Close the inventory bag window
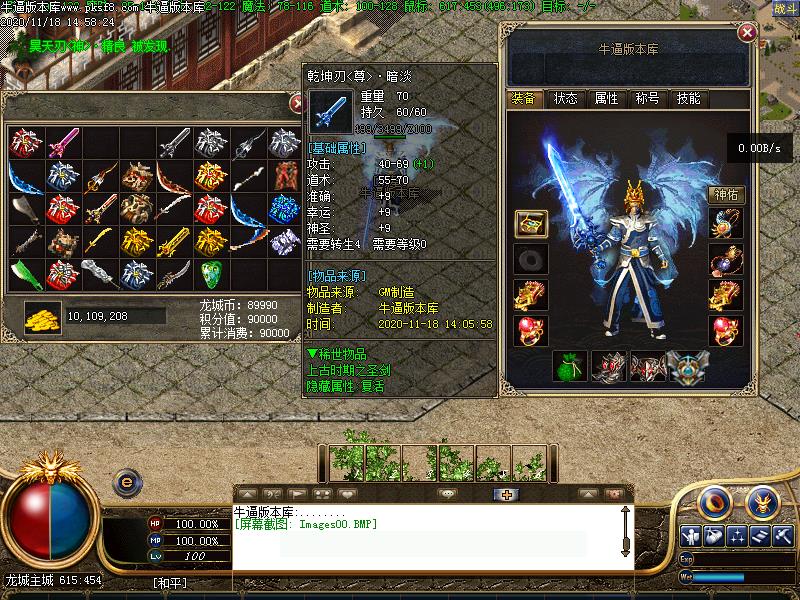800x600 pixels. (297, 102)
